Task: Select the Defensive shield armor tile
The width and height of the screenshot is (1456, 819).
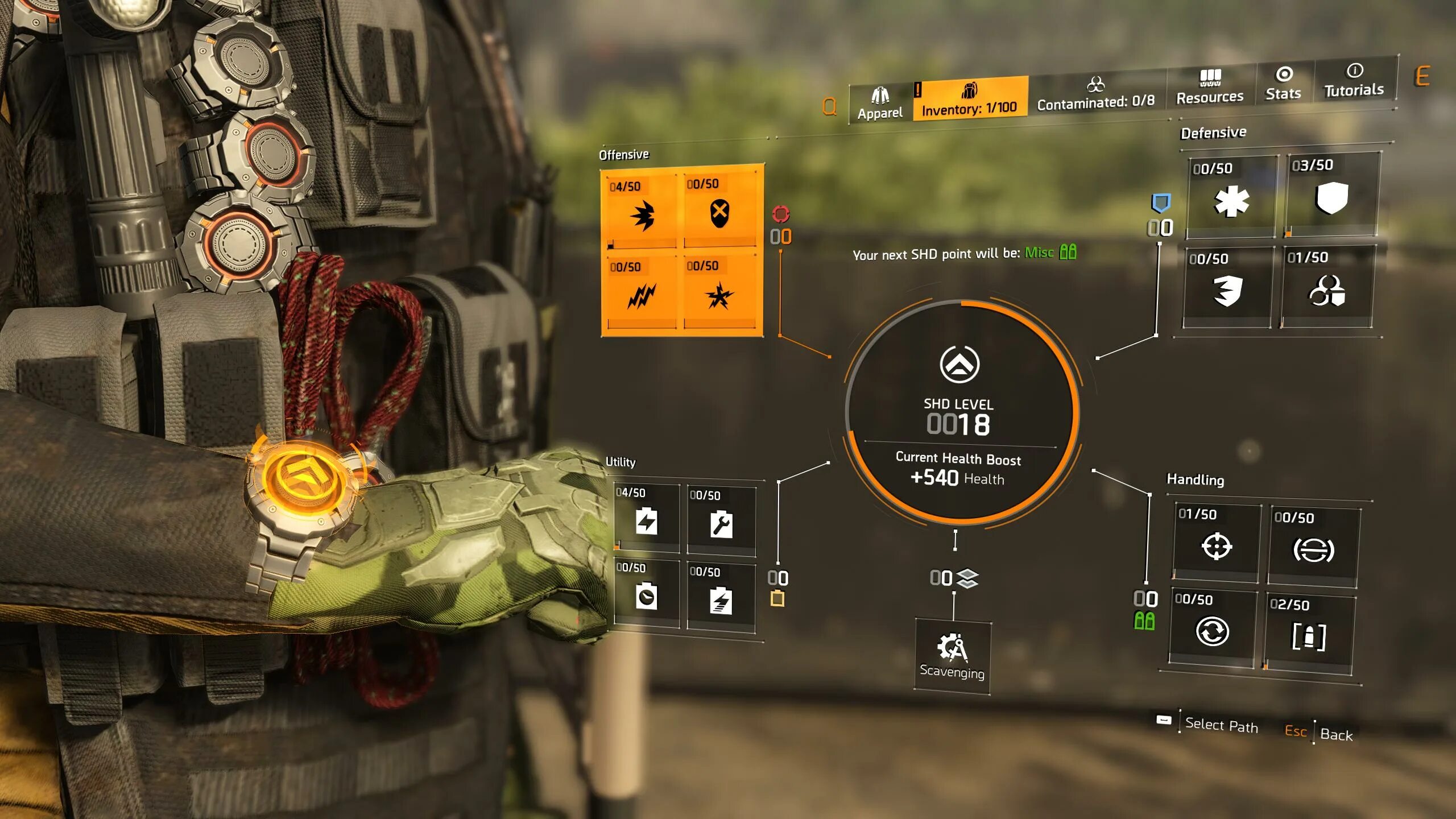Action: coord(1331,195)
